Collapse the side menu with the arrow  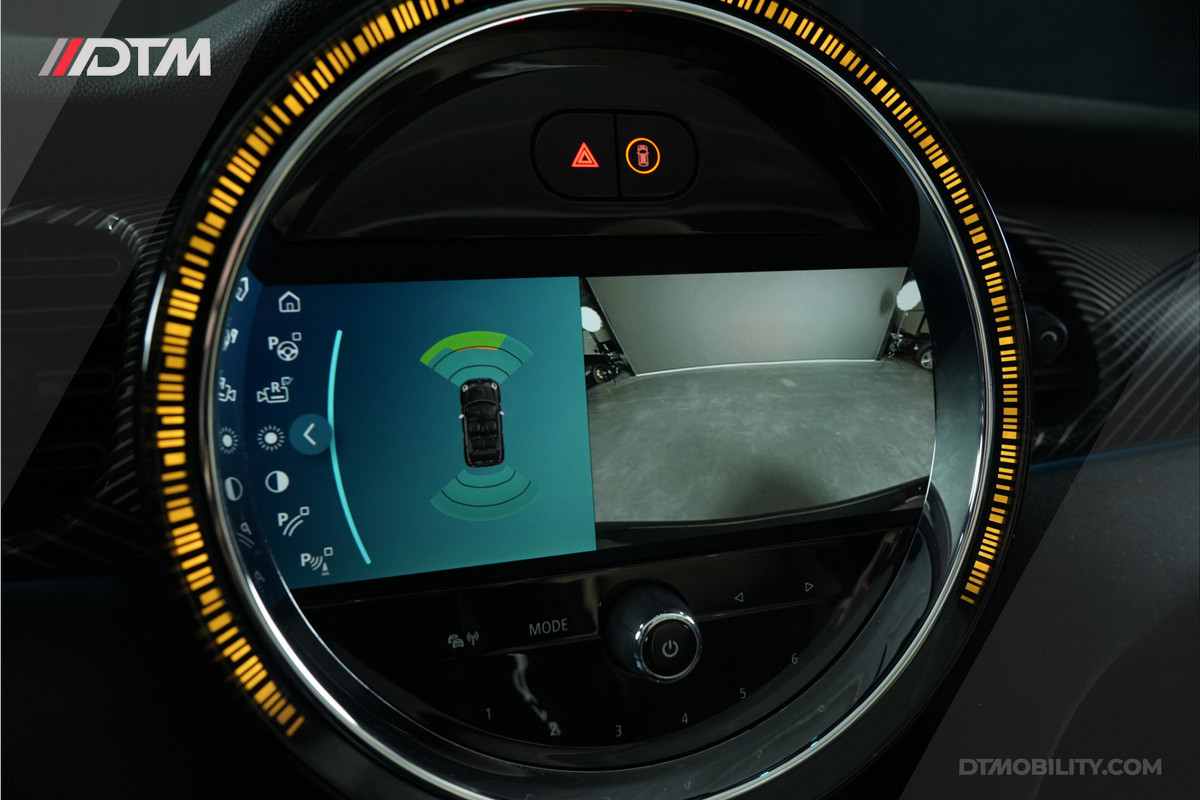310,434
